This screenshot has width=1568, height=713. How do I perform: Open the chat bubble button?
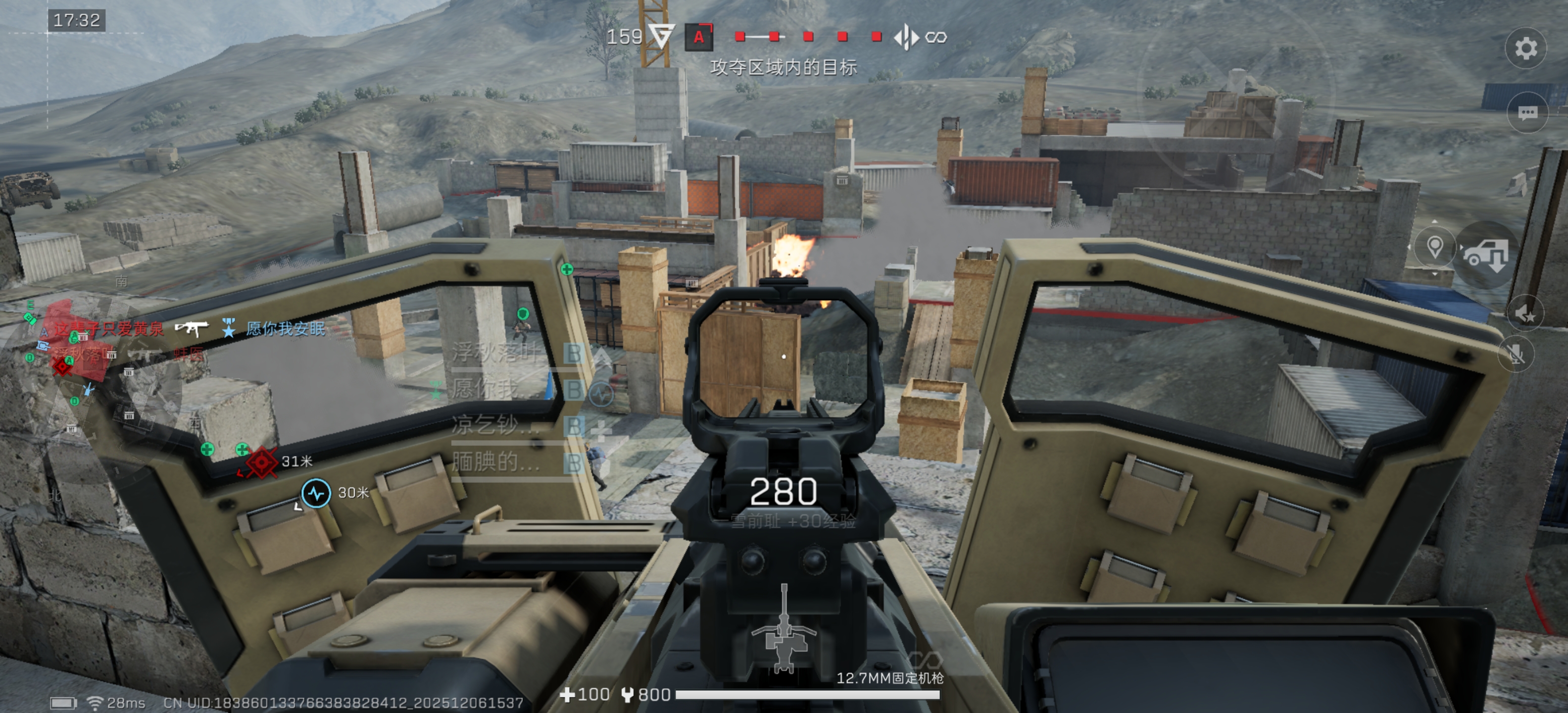point(1527,113)
